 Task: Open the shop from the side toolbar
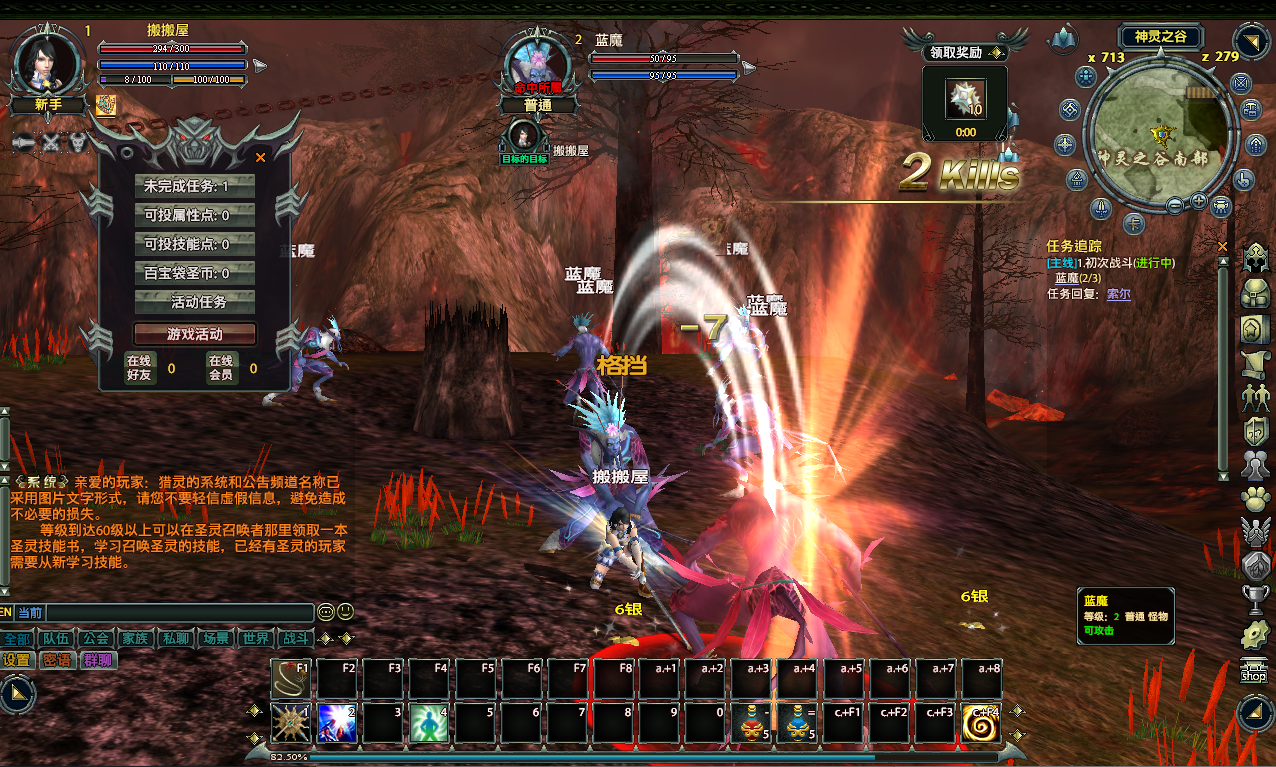[x=1253, y=671]
